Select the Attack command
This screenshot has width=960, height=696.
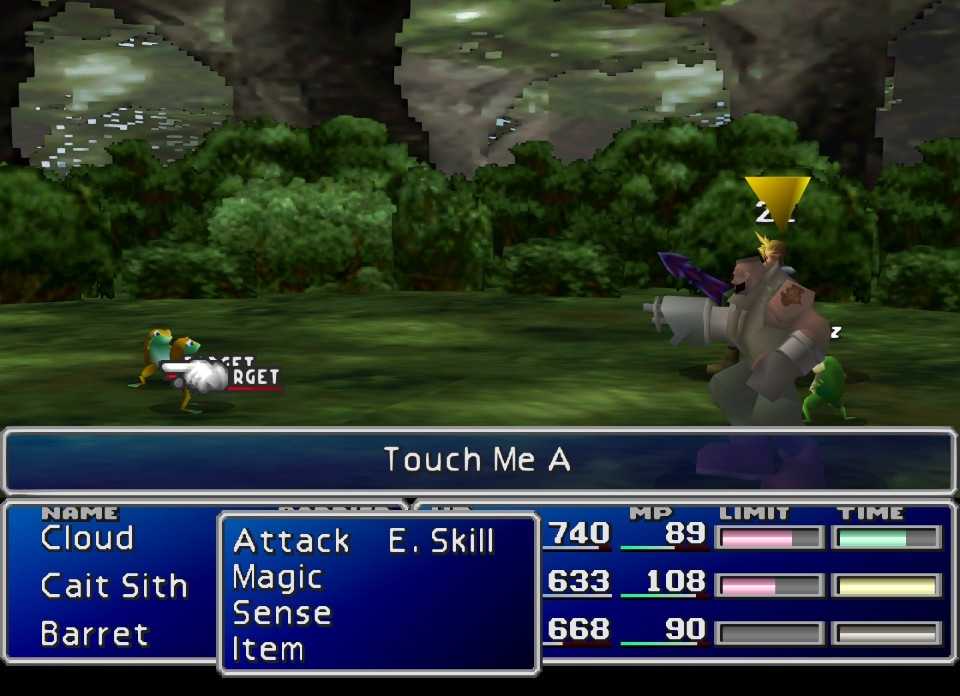pyautogui.click(x=291, y=541)
